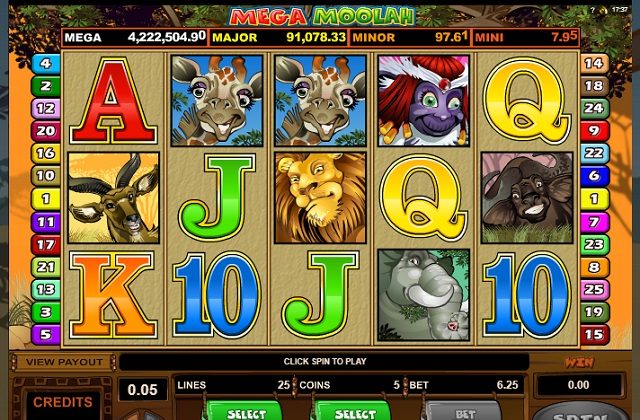Select payline marker number 14
This screenshot has width=640, height=420.
click(x=594, y=62)
